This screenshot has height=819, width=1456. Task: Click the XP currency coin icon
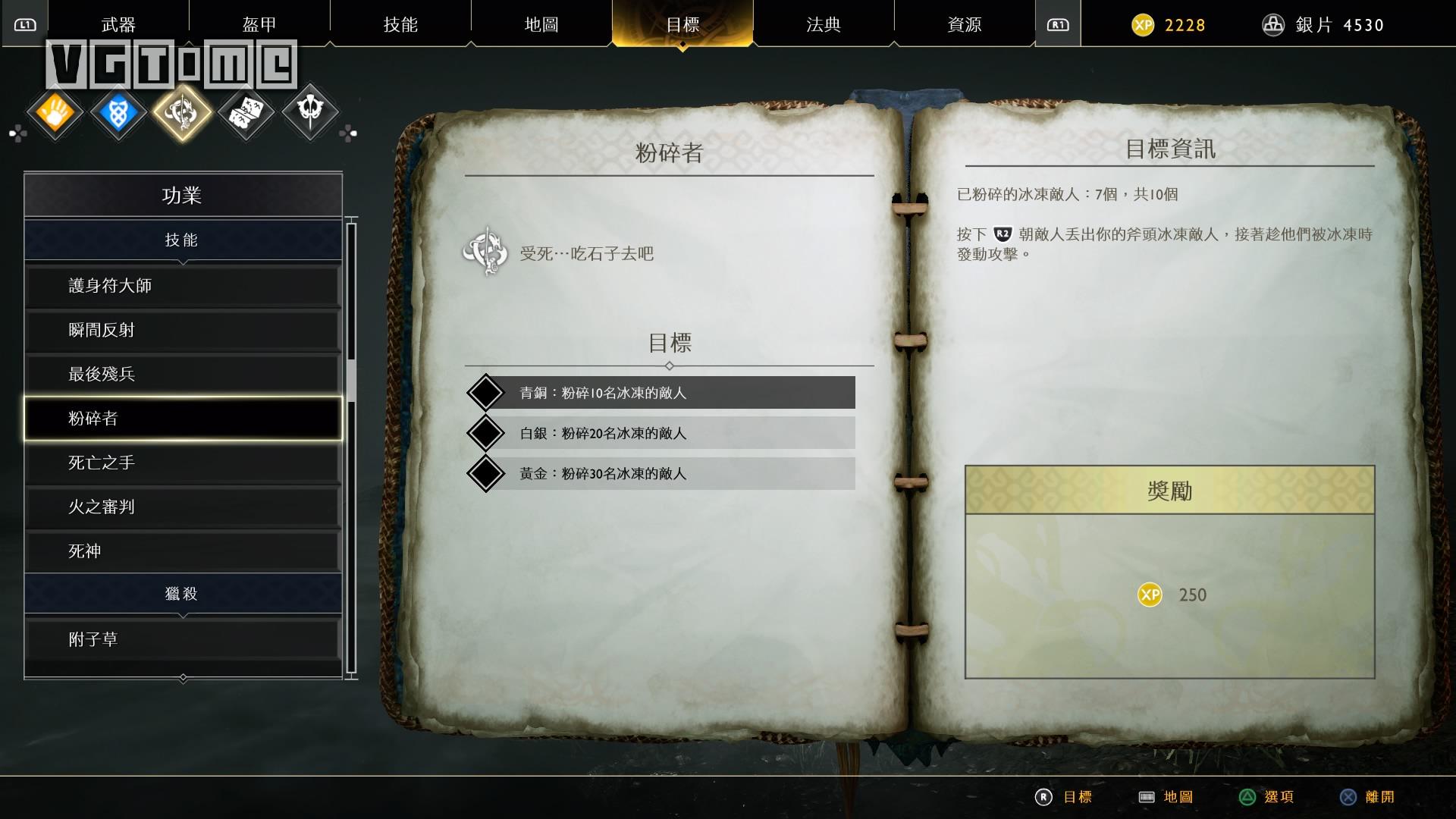pyautogui.click(x=1144, y=24)
